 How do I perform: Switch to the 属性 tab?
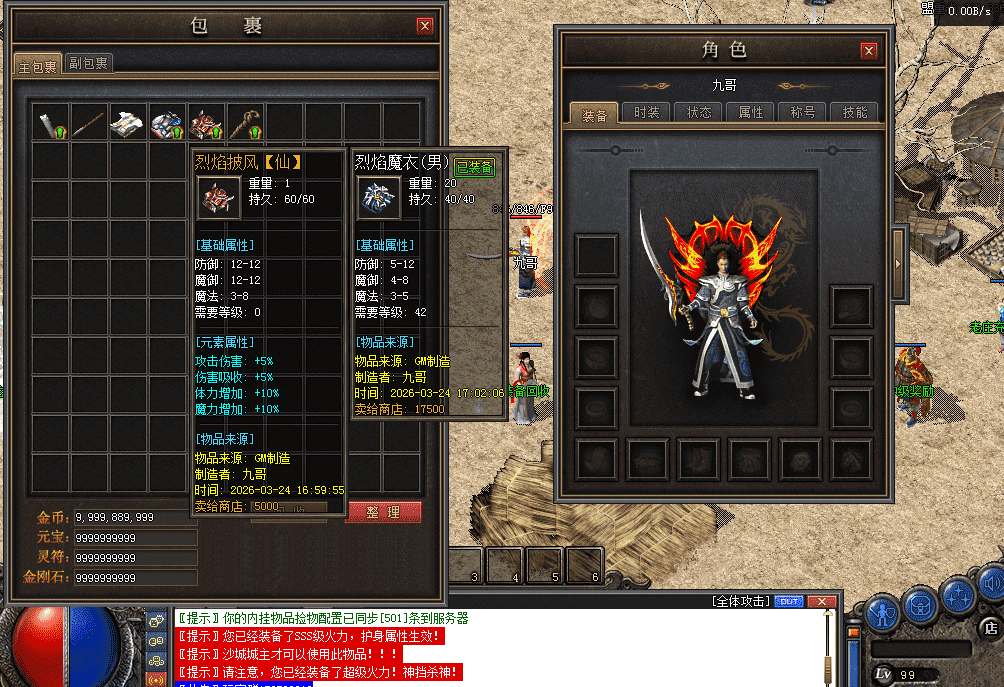750,112
